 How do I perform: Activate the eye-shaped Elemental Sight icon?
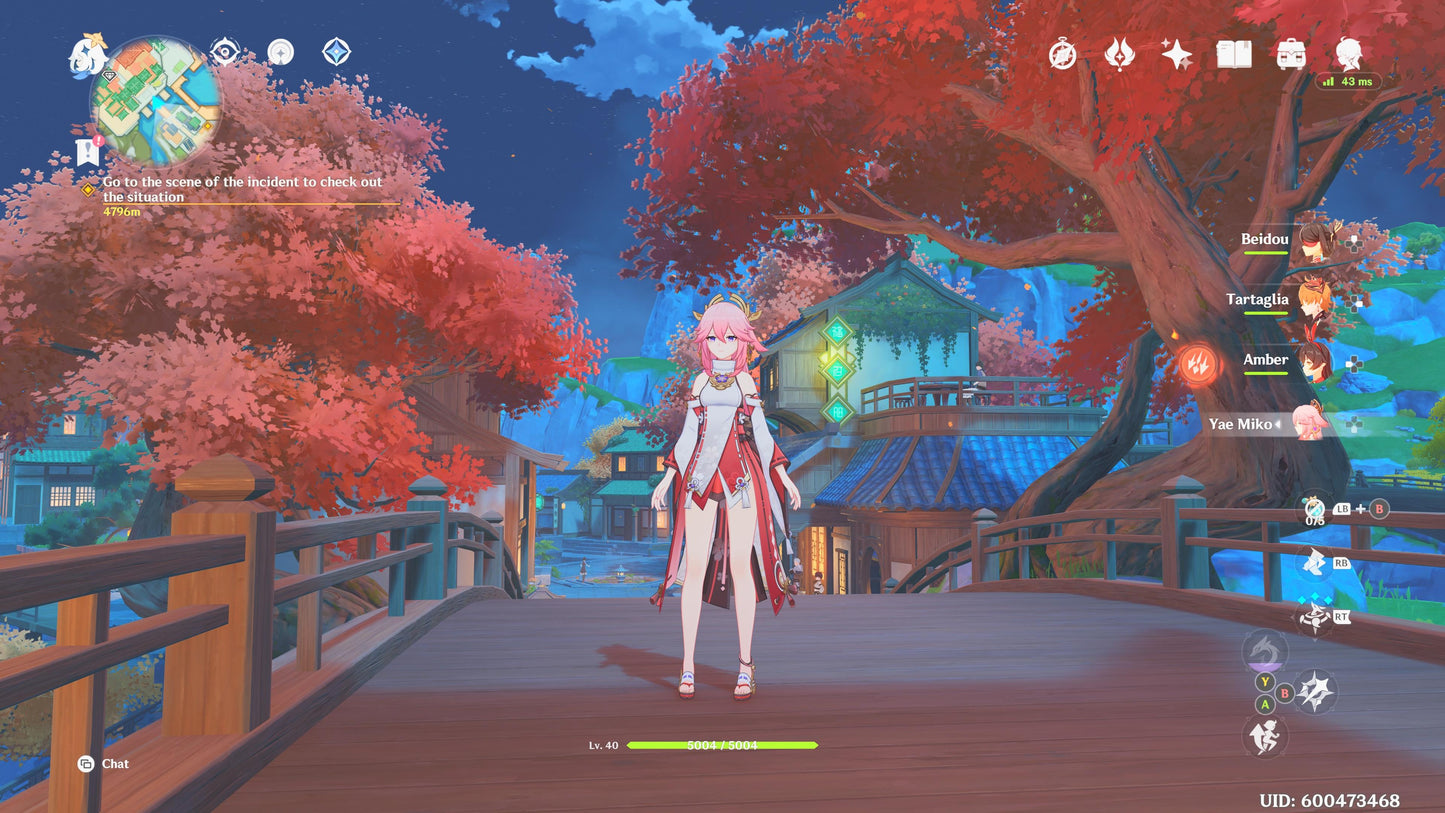pyautogui.click(x=224, y=51)
